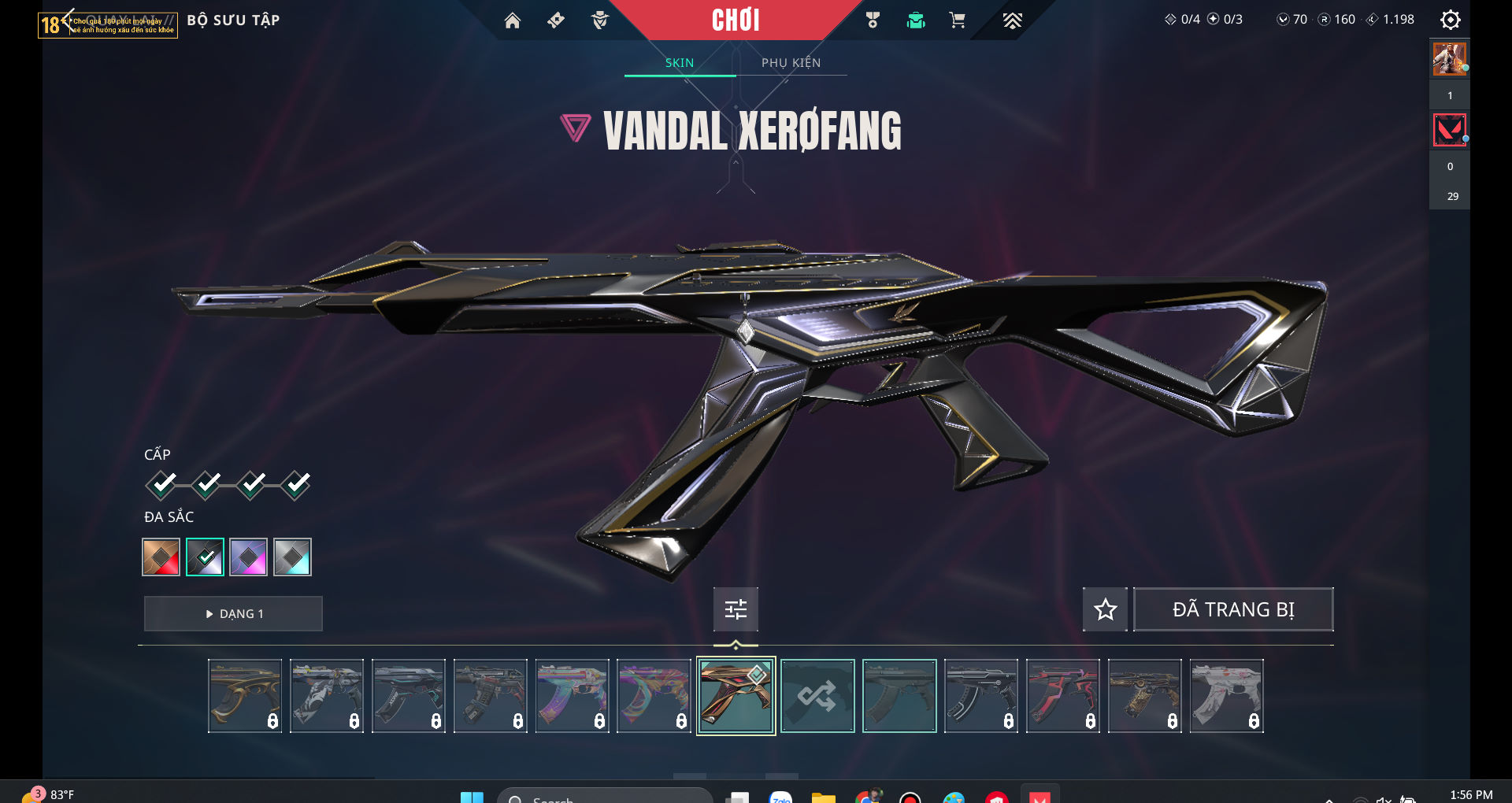
Task: Play the DẠNG 1 preview video
Action: [233, 613]
